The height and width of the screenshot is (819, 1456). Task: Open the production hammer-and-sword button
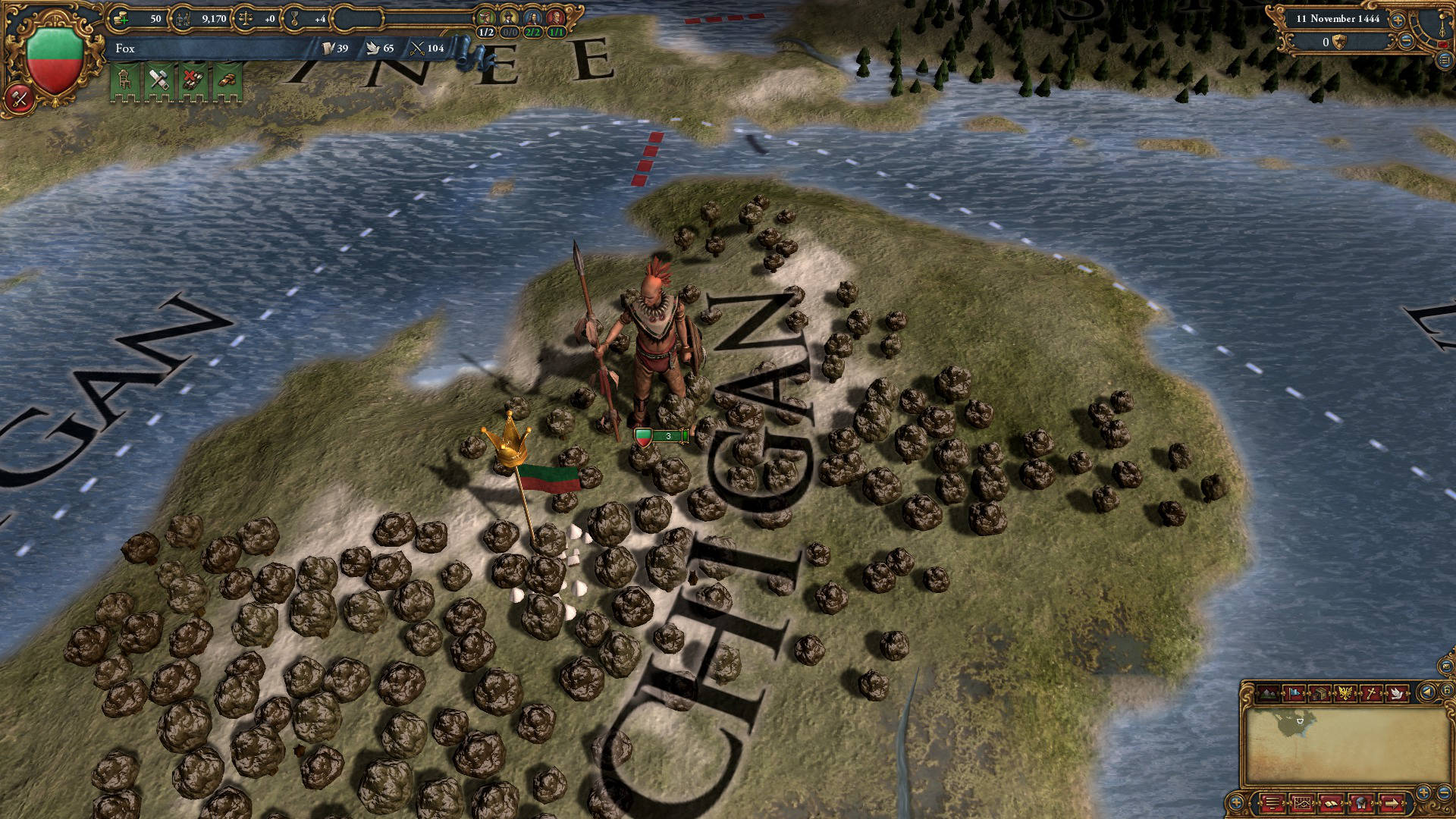(x=19, y=98)
